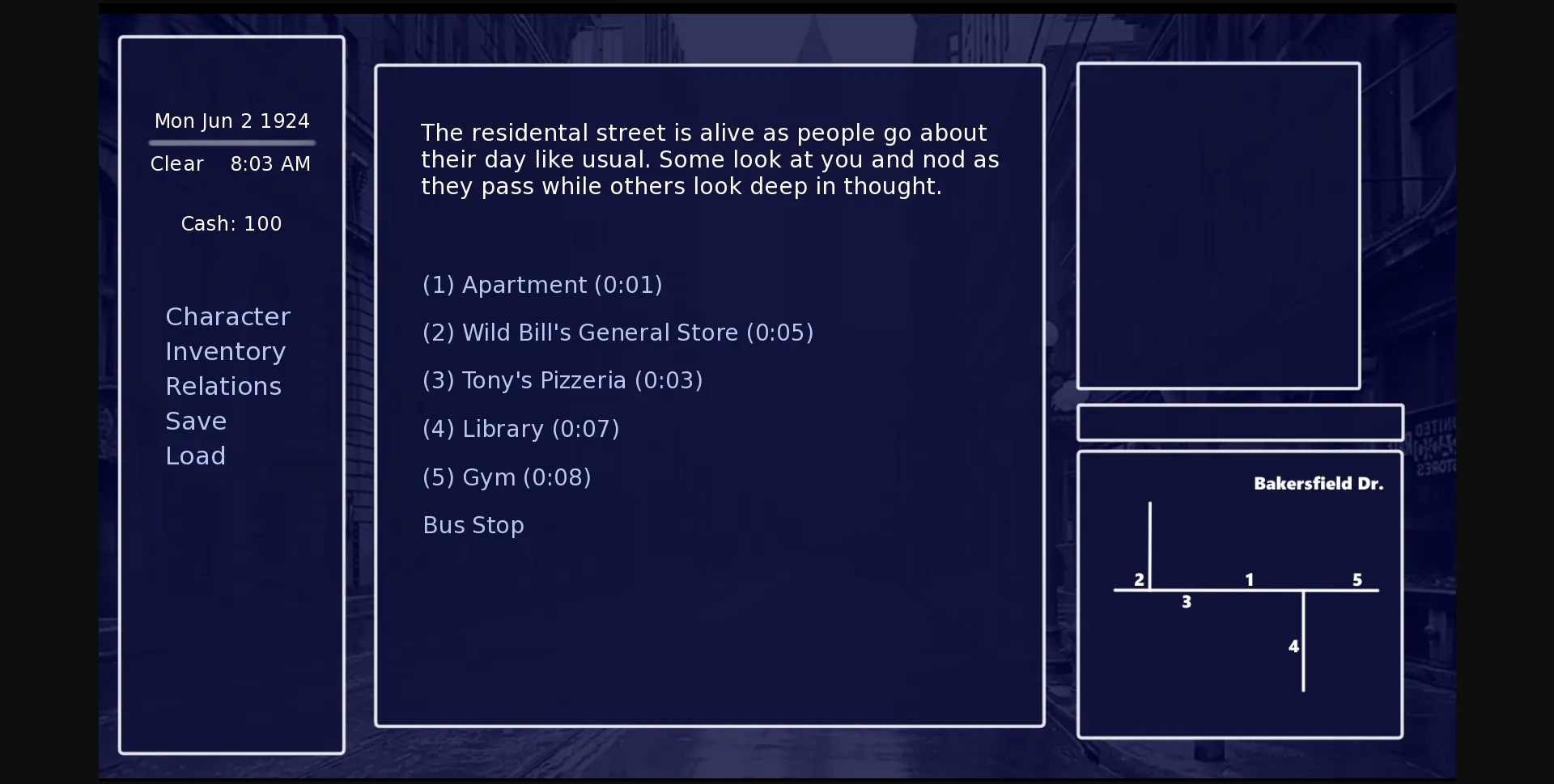Click the Bakersfield Dr. map title
Viewport: 1554px width, 784px height.
(1318, 483)
